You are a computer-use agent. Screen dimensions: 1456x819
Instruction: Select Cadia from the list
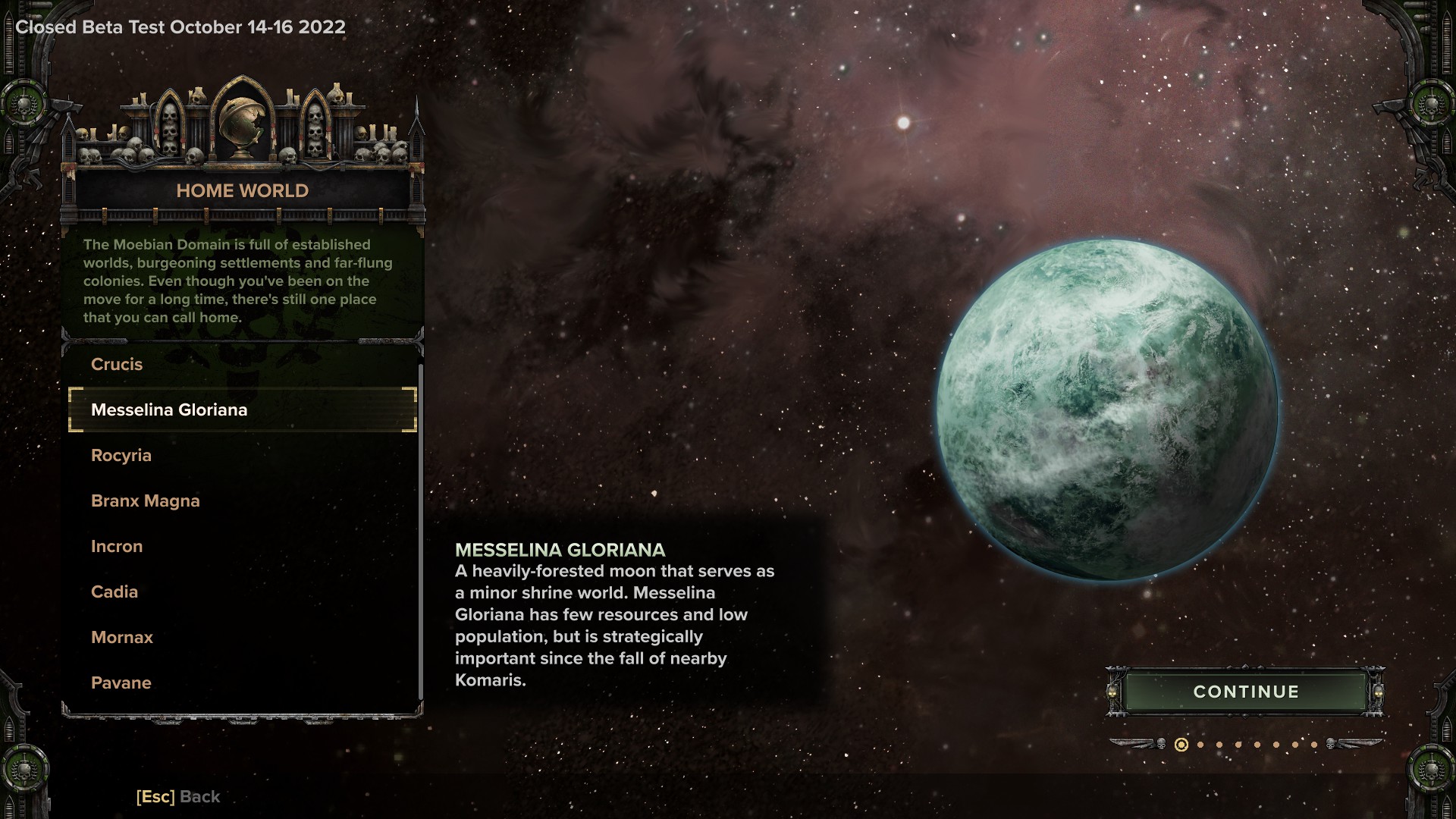pyautogui.click(x=115, y=592)
